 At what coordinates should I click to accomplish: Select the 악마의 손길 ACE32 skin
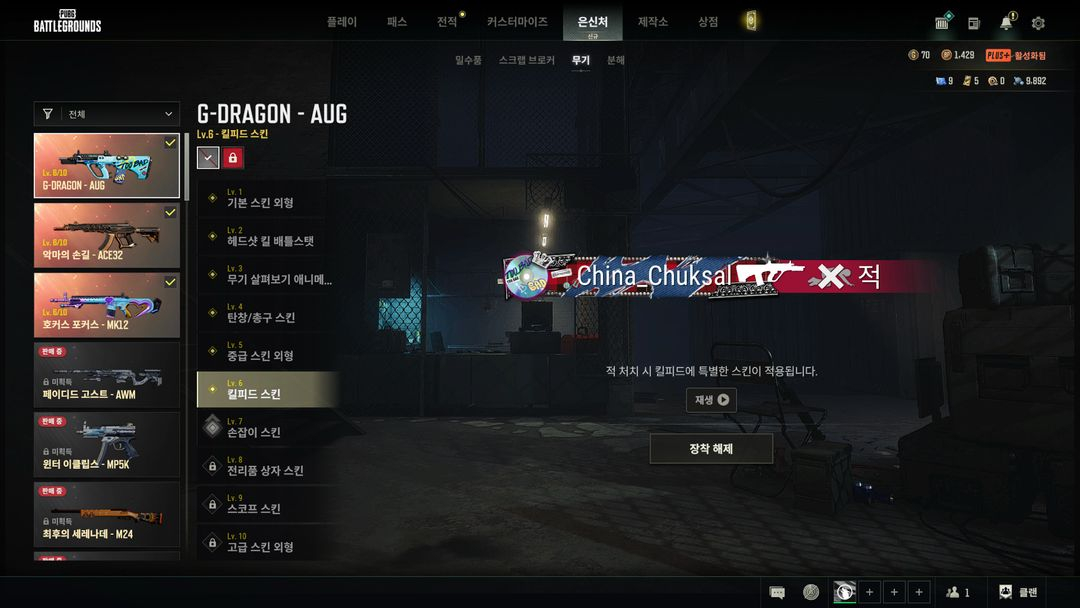[x=107, y=236]
